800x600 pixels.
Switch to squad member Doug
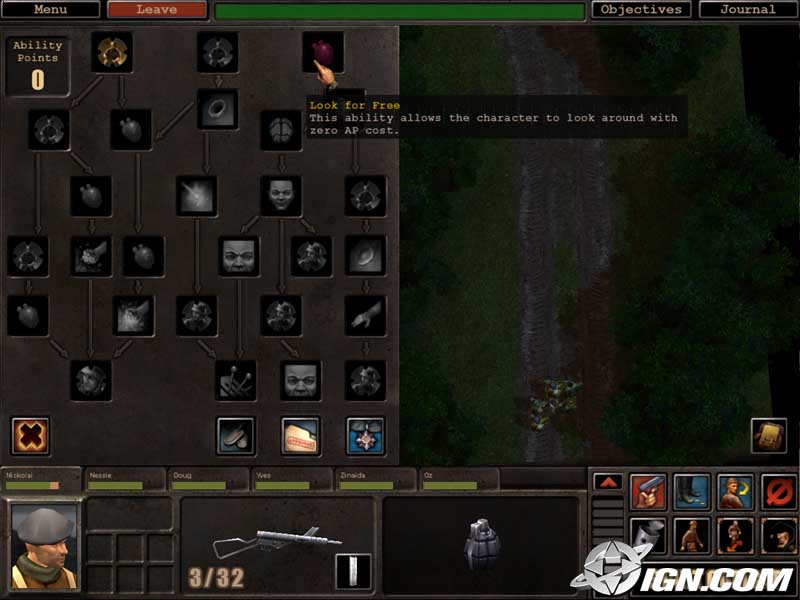(x=208, y=480)
